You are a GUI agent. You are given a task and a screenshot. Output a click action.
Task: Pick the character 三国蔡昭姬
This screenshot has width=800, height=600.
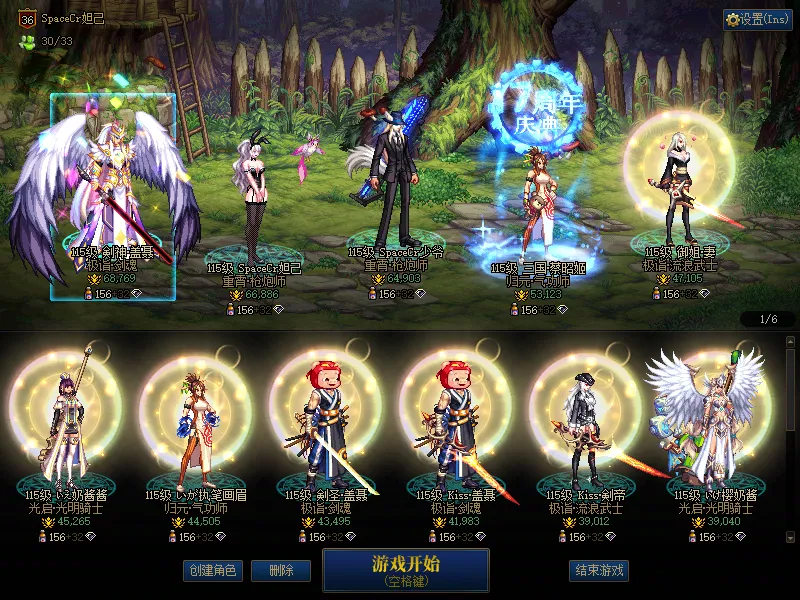[x=531, y=200]
